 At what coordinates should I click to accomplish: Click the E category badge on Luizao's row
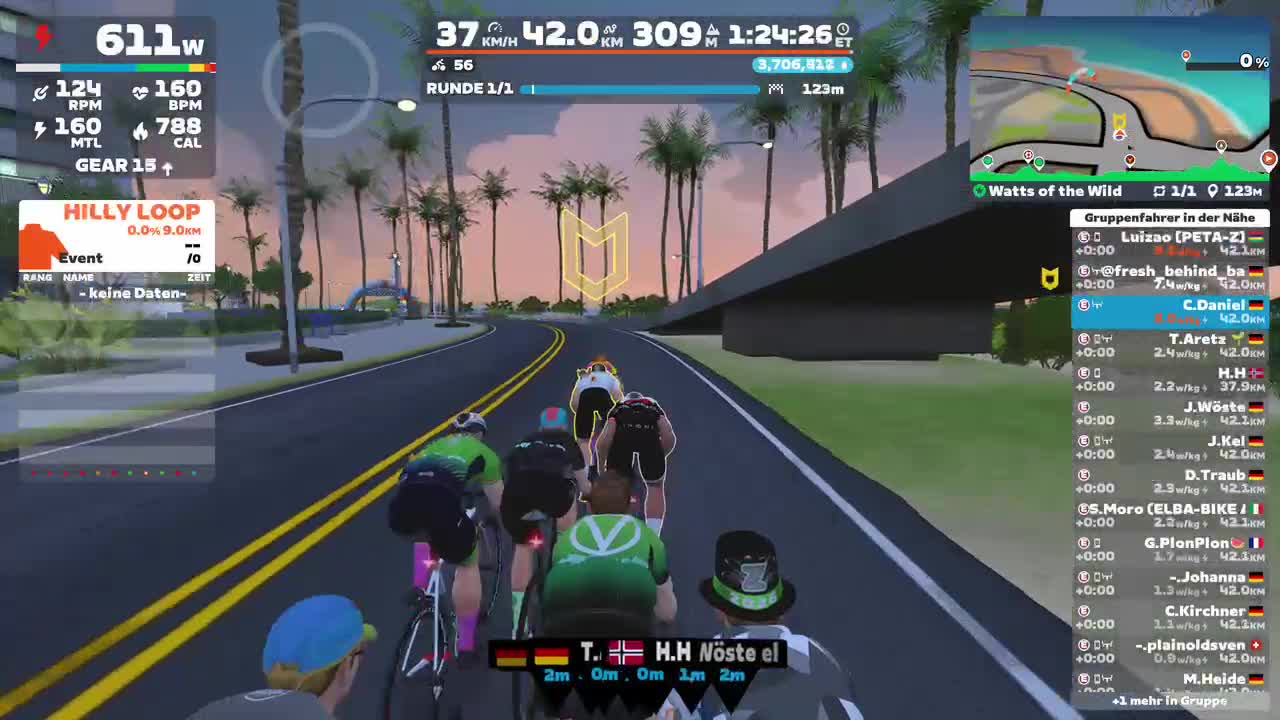1083,237
